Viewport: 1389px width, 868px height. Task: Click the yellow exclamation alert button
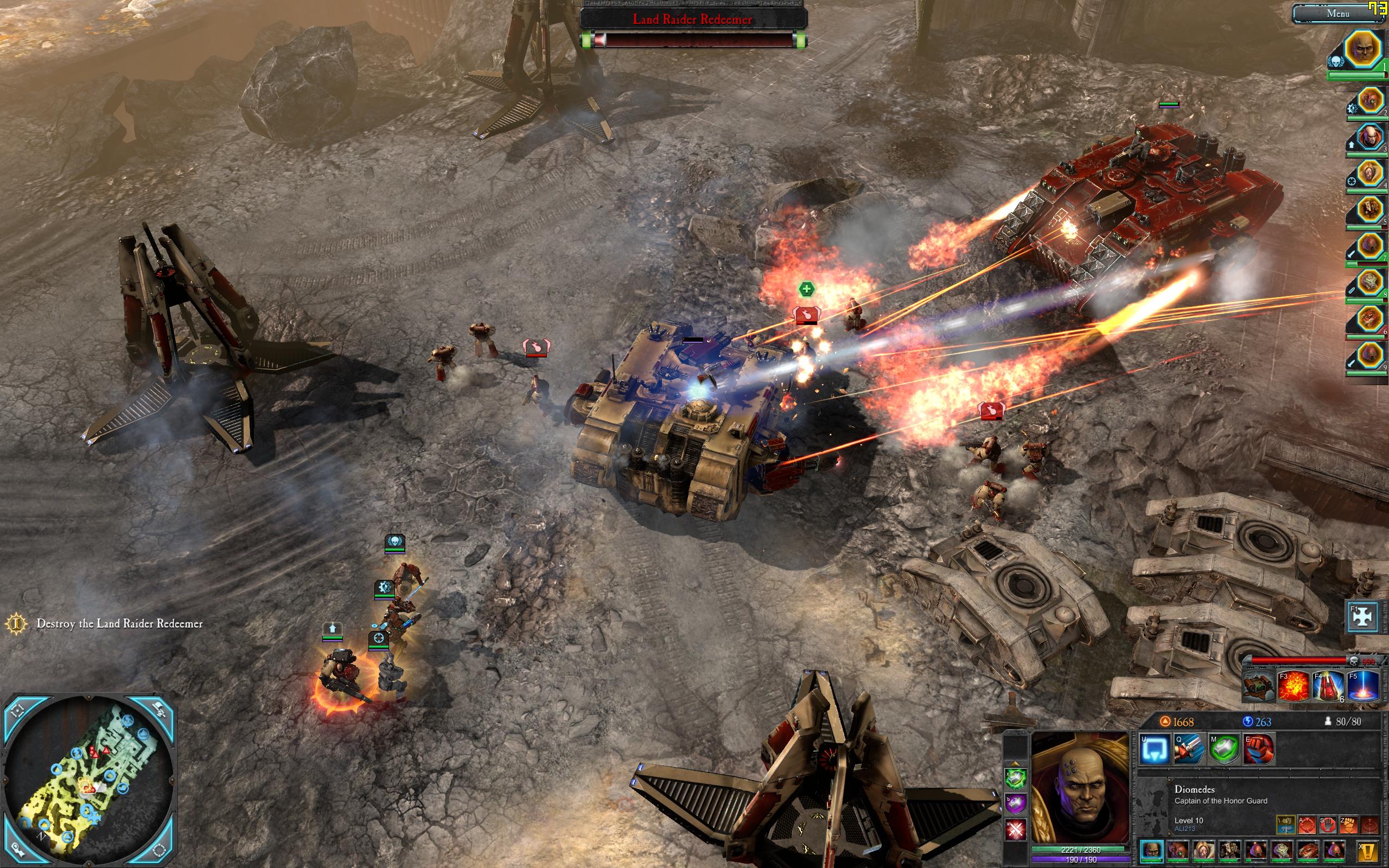[x=1368, y=851]
